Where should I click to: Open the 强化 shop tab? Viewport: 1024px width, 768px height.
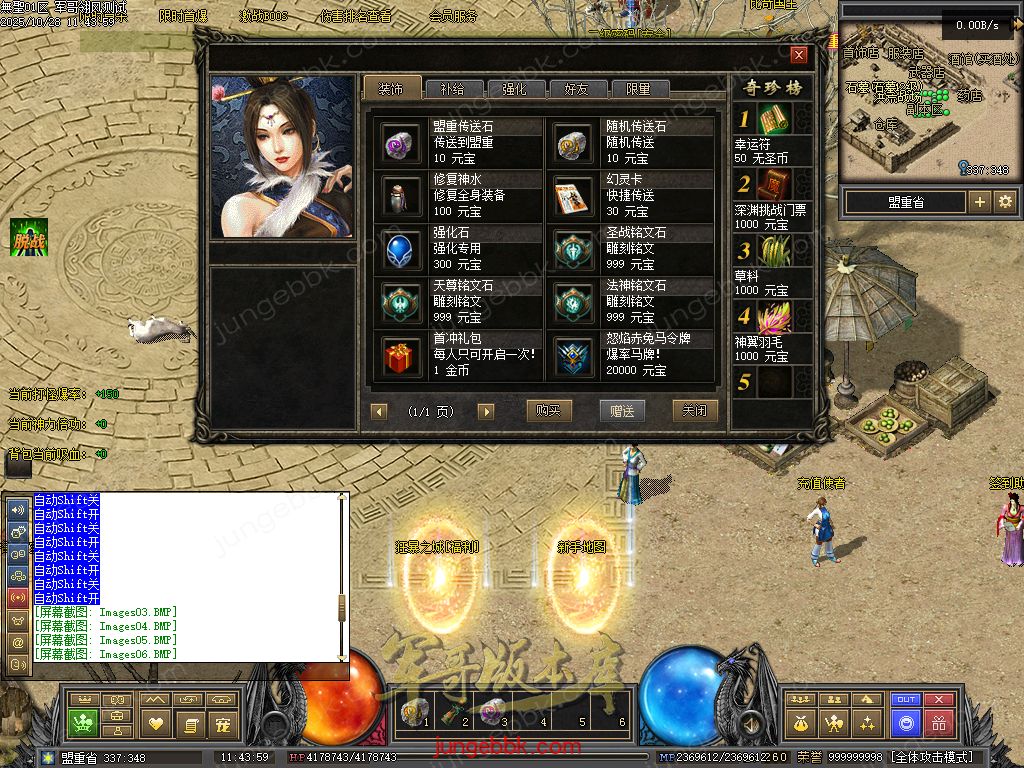[514, 89]
